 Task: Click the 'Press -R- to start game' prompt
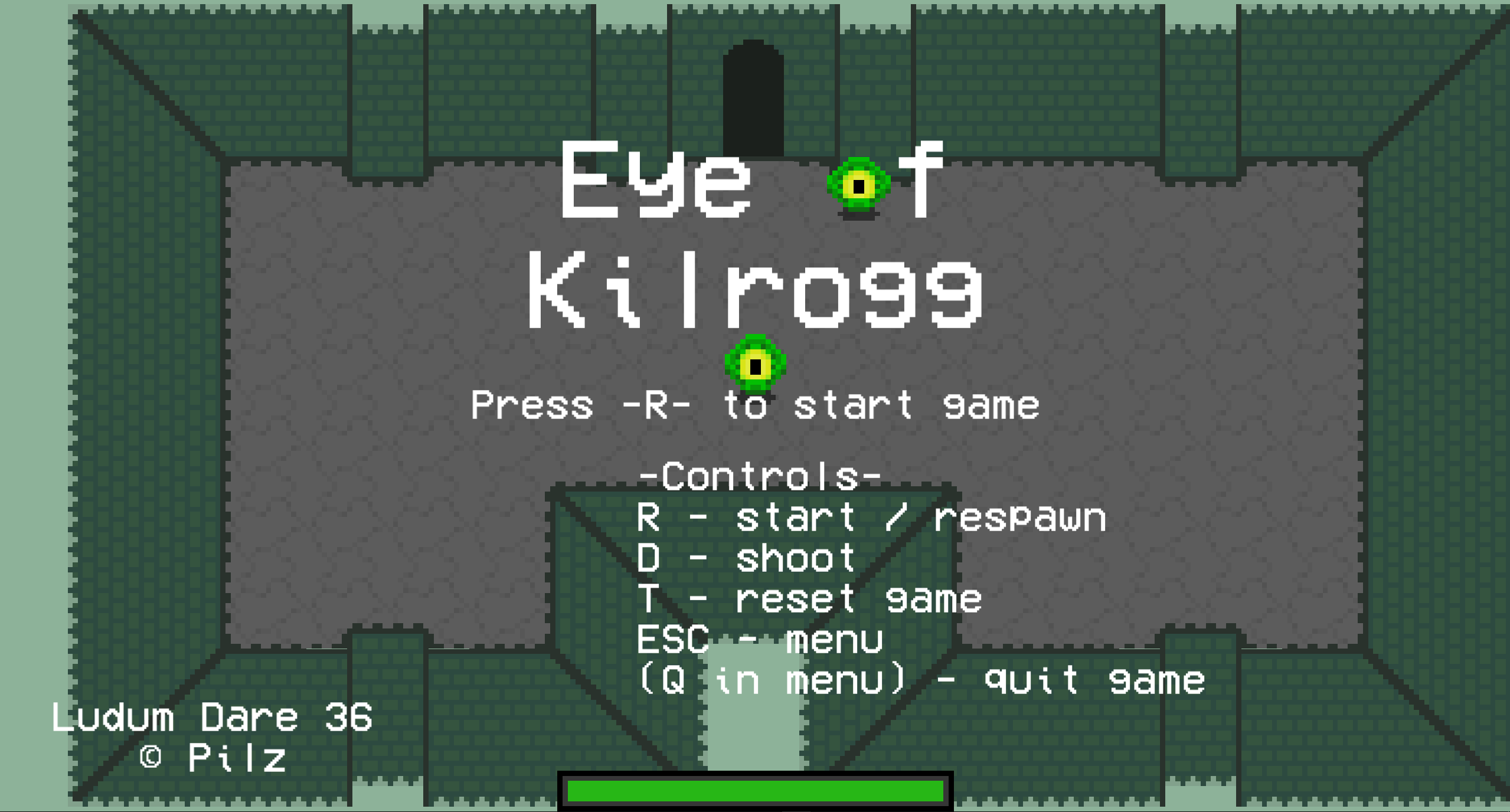click(756, 404)
